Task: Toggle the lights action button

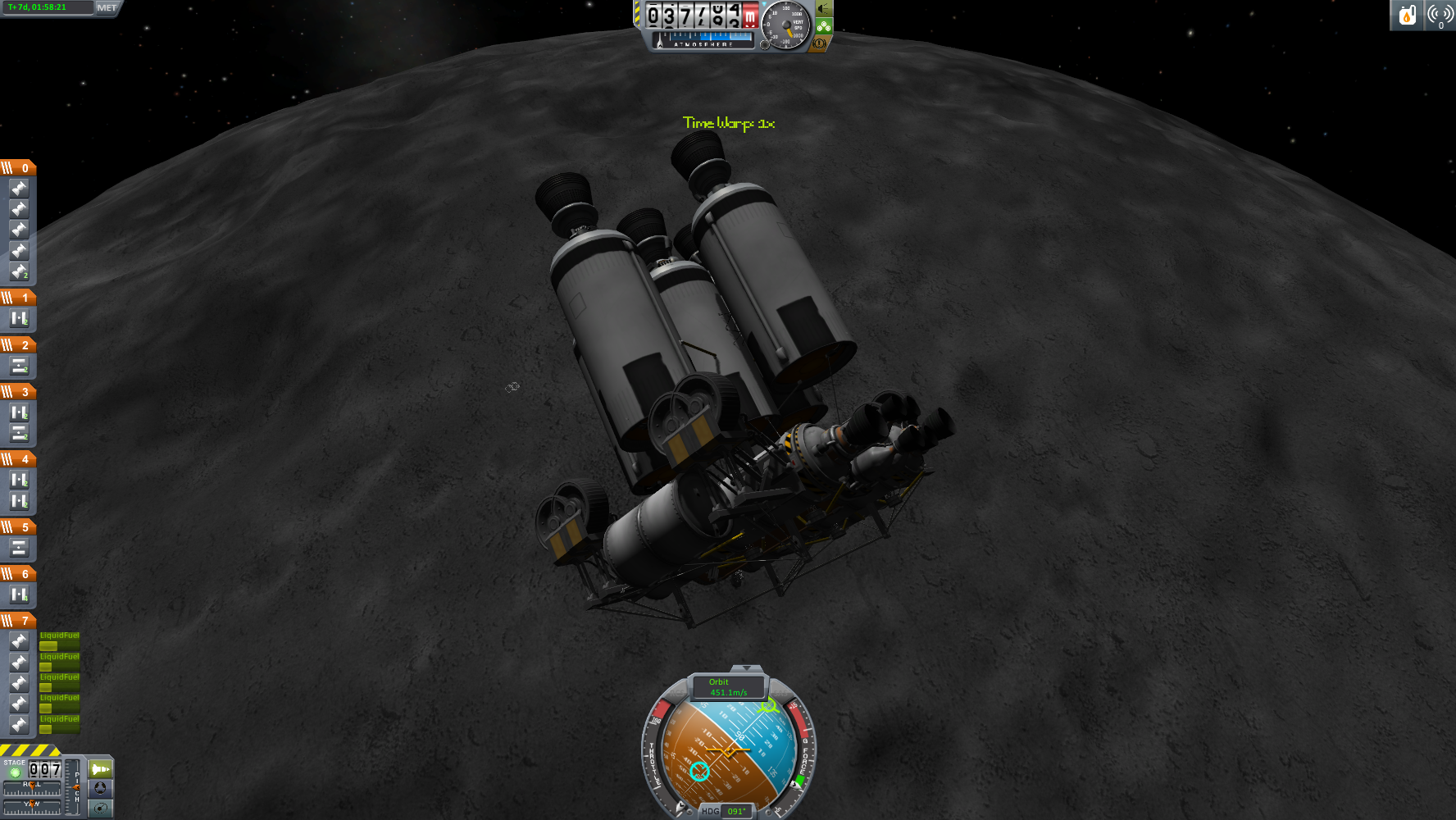Action: click(x=824, y=9)
